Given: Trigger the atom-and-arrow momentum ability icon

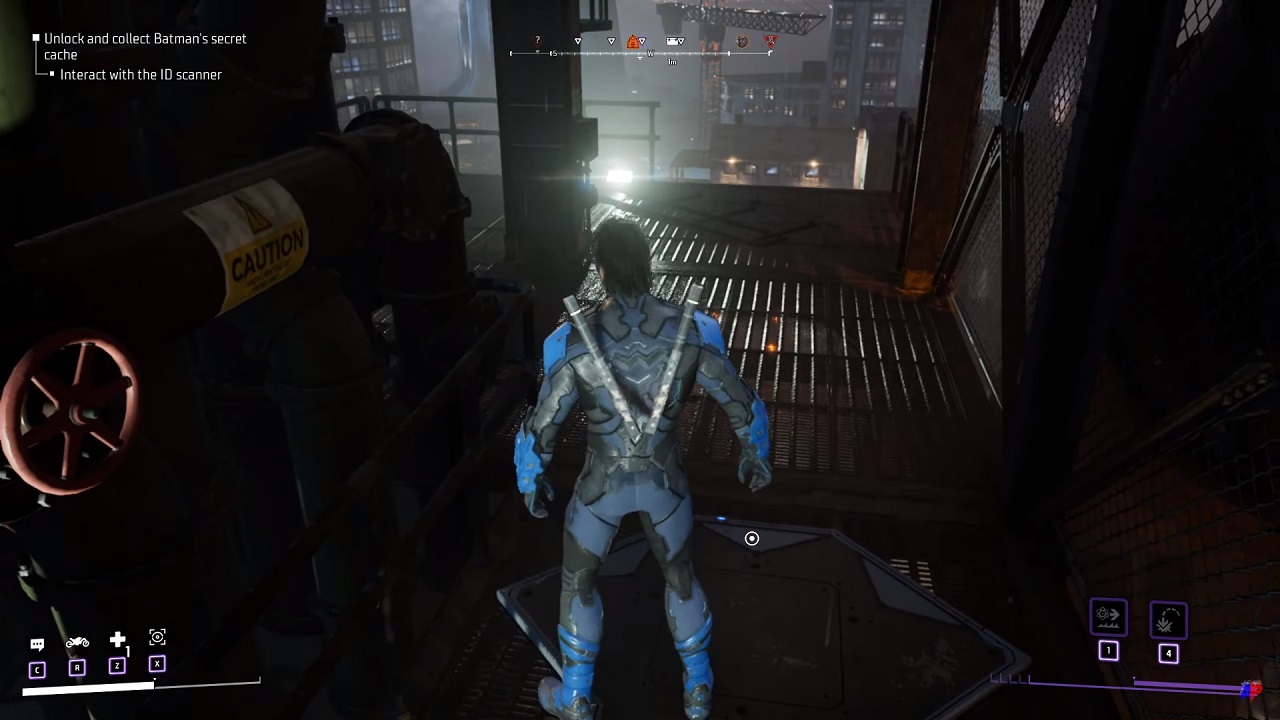Looking at the screenshot, I should coord(1108,617).
